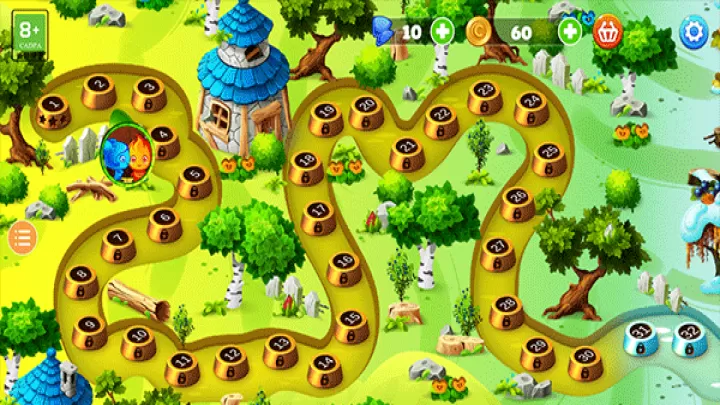
Task: Click the fire and water characters marker
Action: tap(125, 152)
